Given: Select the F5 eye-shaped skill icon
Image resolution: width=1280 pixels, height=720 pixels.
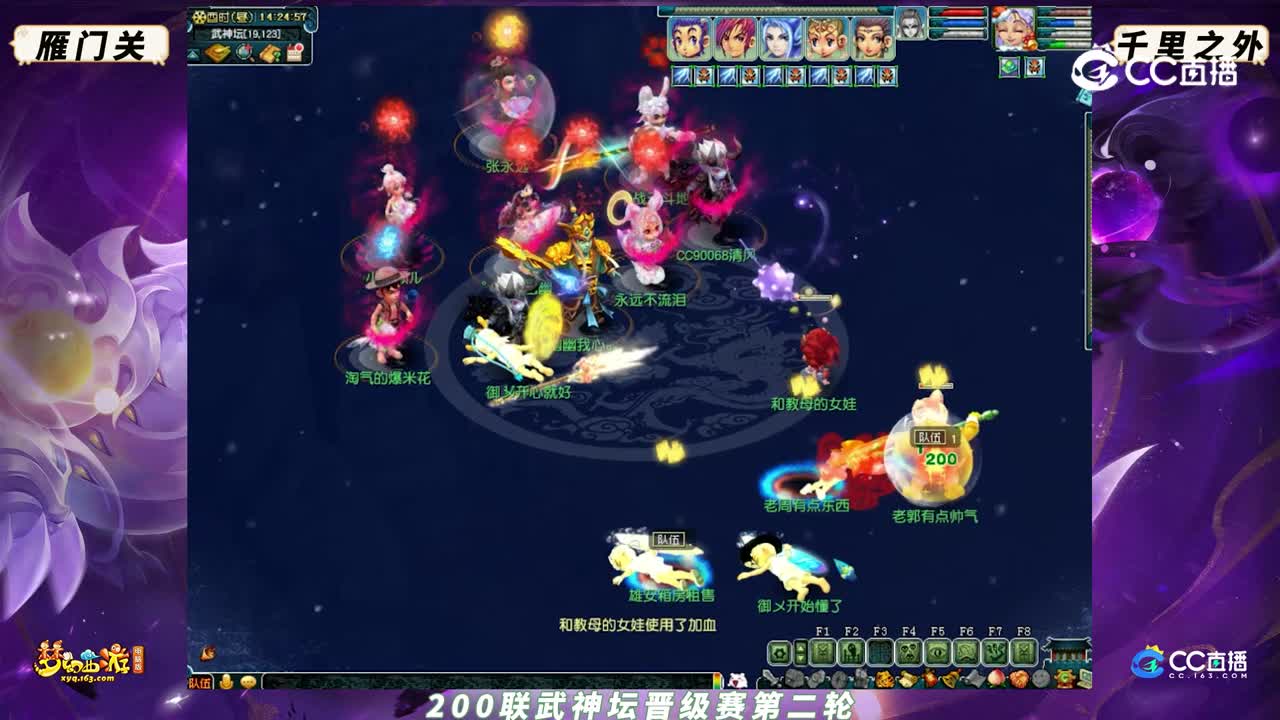Looking at the screenshot, I should (x=937, y=652).
